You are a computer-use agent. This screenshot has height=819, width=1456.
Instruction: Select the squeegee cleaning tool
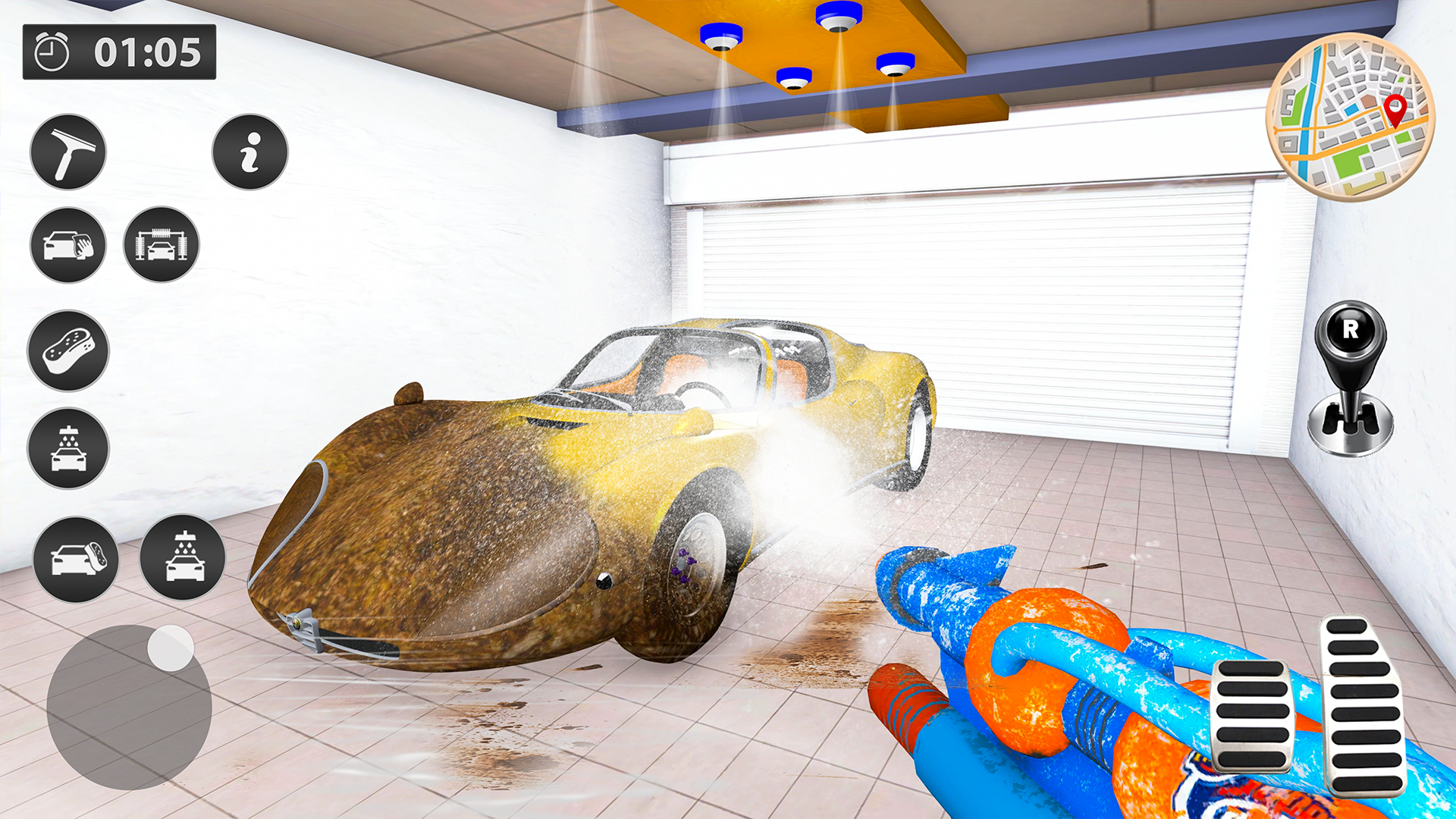67,152
